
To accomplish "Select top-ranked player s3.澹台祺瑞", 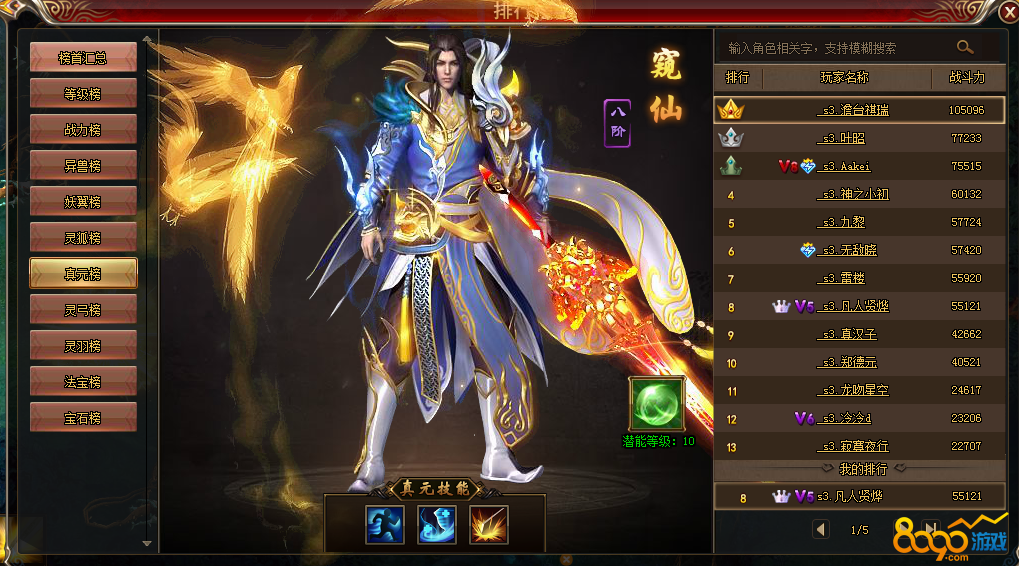I will point(853,110).
